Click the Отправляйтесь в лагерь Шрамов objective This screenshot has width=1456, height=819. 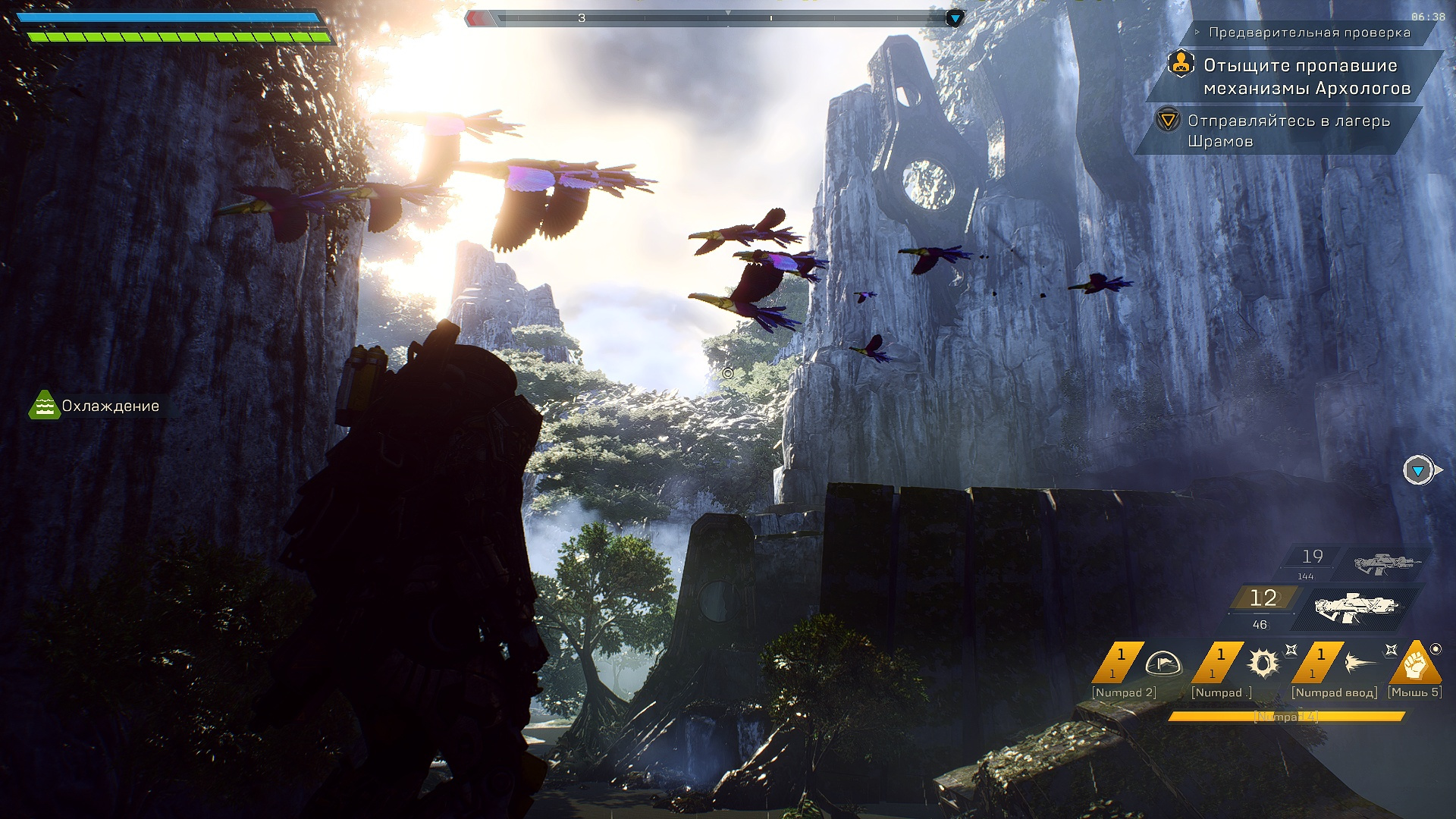(1288, 130)
